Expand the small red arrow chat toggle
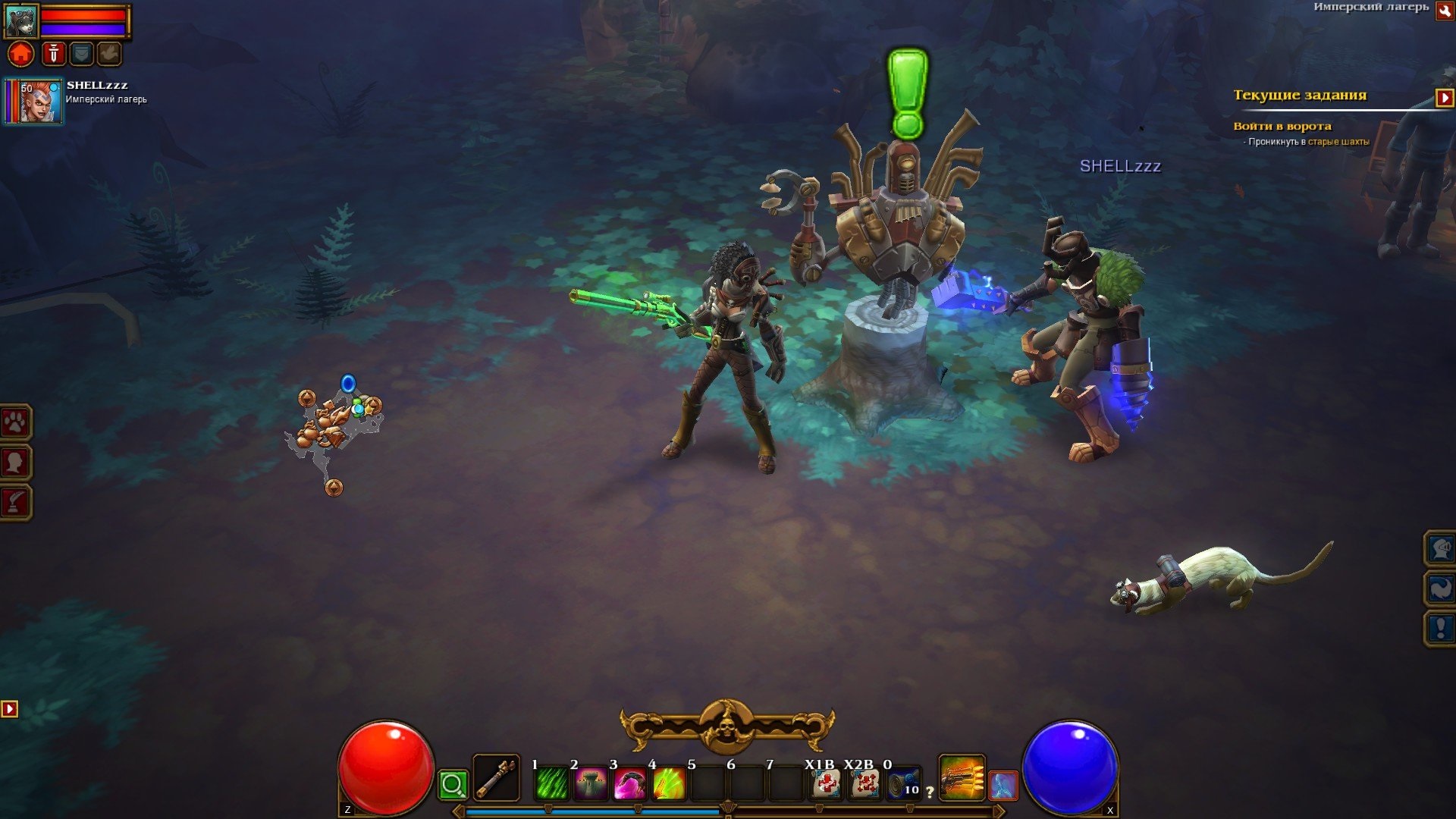This screenshot has height=819, width=1456. pyautogui.click(x=9, y=709)
